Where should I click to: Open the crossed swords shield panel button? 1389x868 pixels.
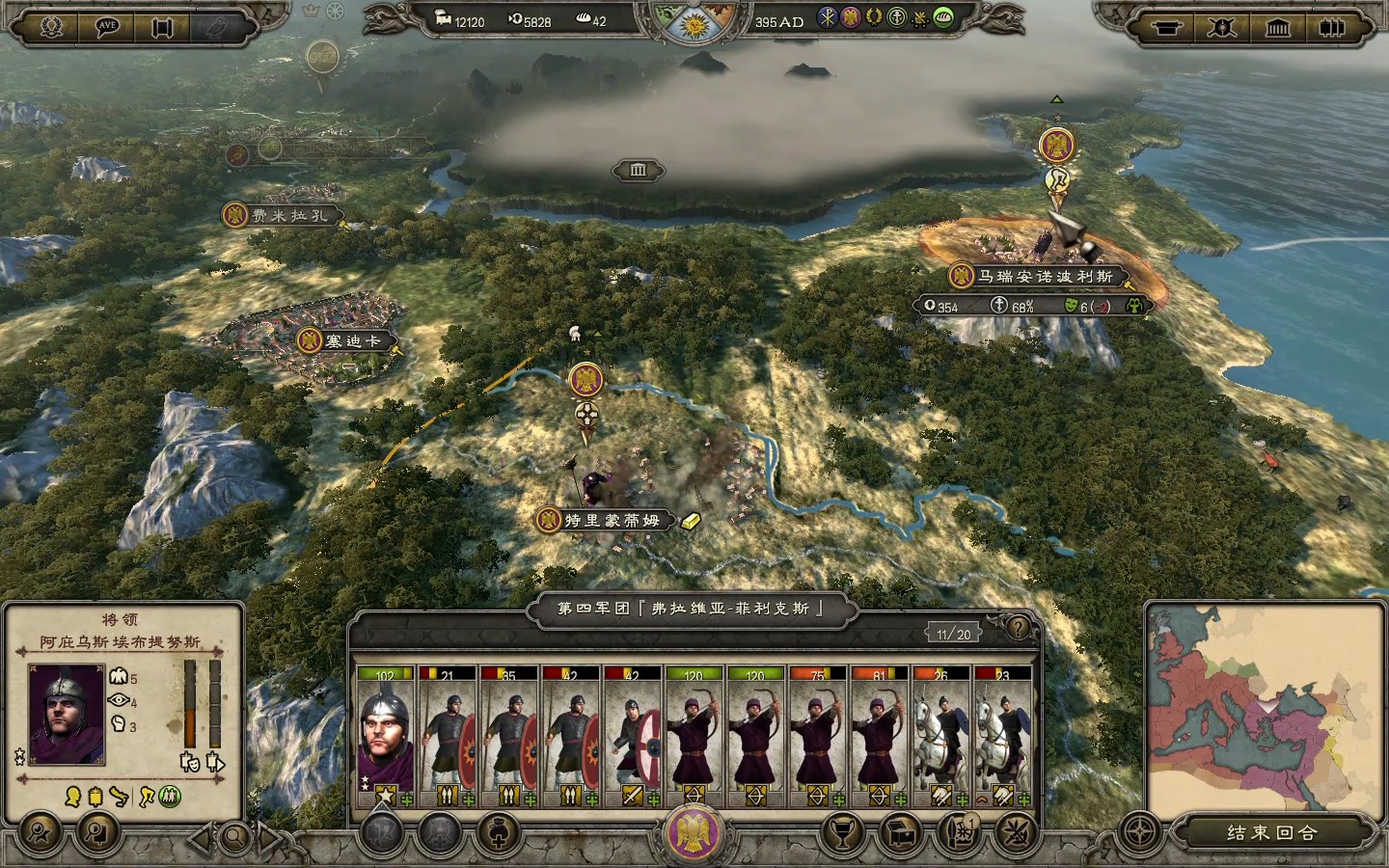pos(1221,28)
